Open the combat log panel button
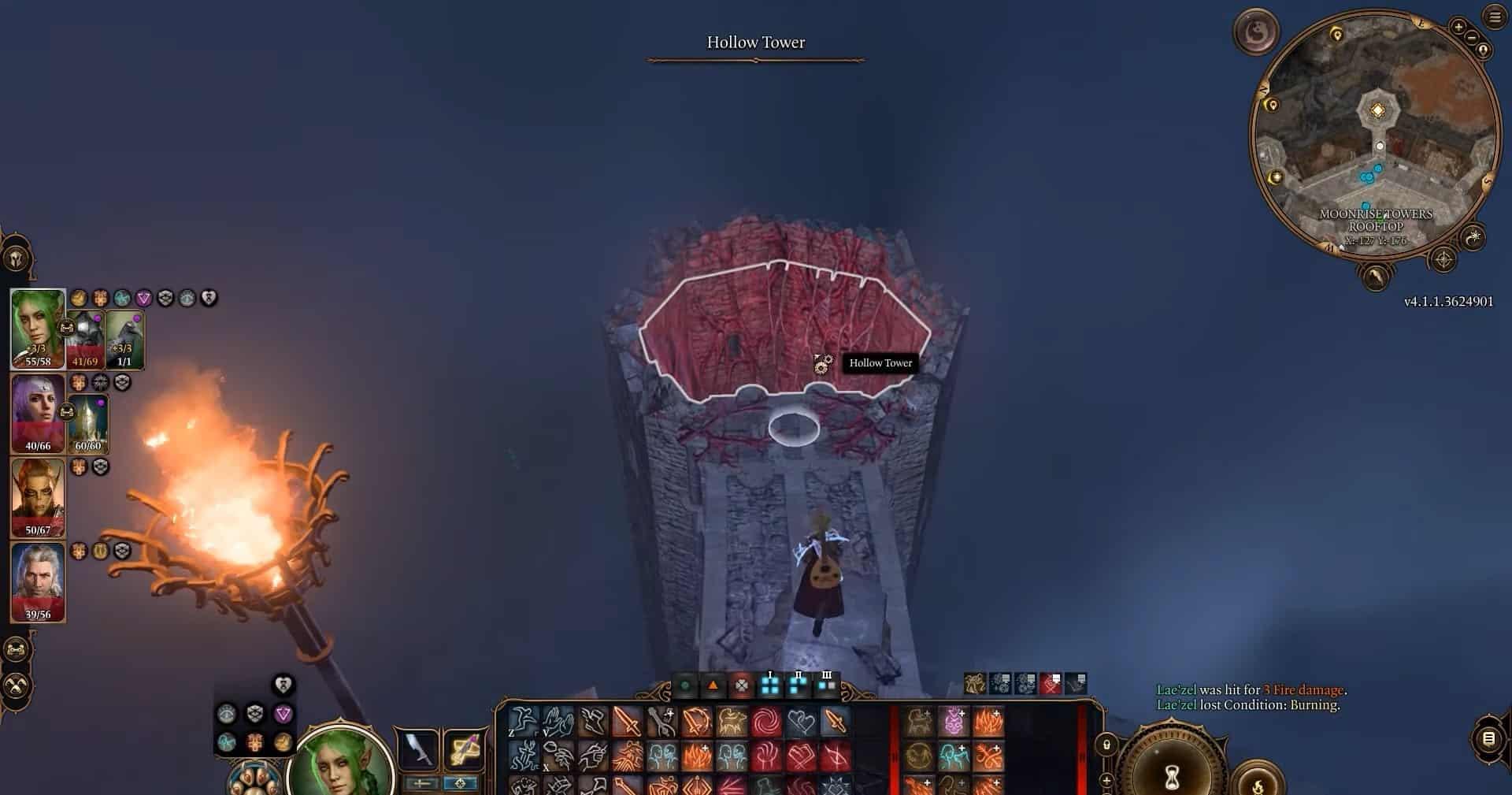 [x=1488, y=738]
